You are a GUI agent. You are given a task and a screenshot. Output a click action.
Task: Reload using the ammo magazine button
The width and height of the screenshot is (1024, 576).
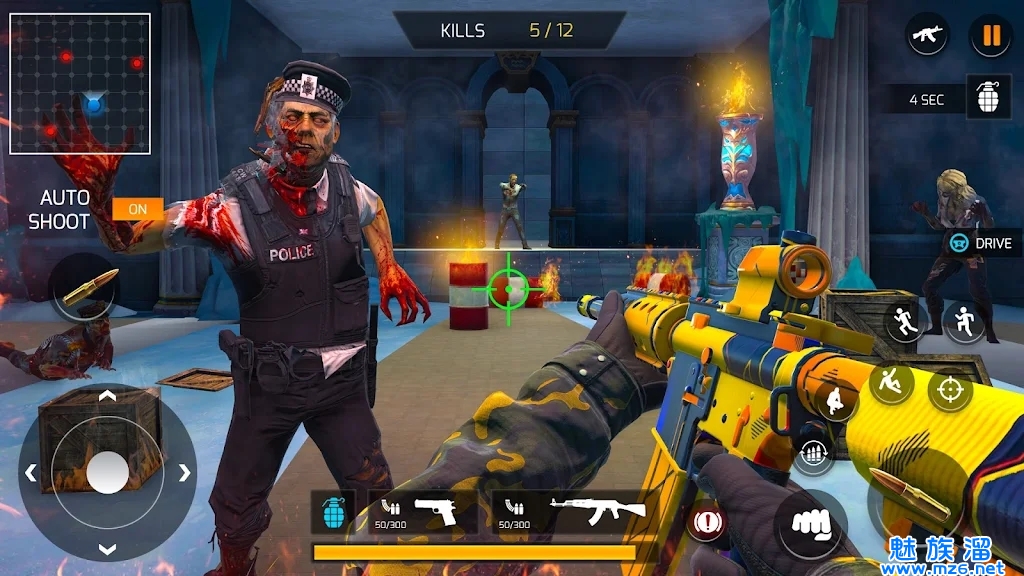(x=815, y=455)
